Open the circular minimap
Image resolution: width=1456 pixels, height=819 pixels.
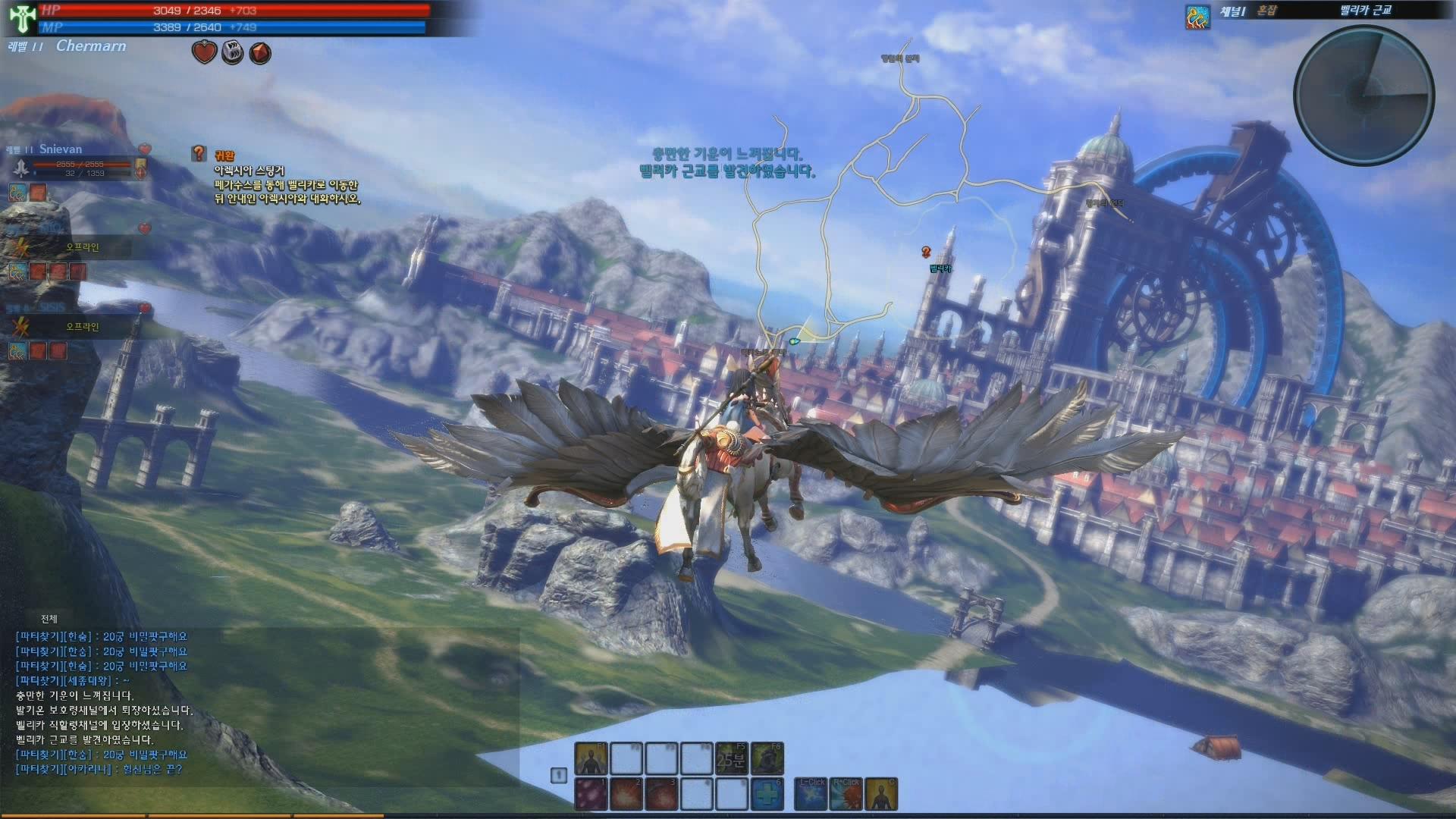(1363, 96)
